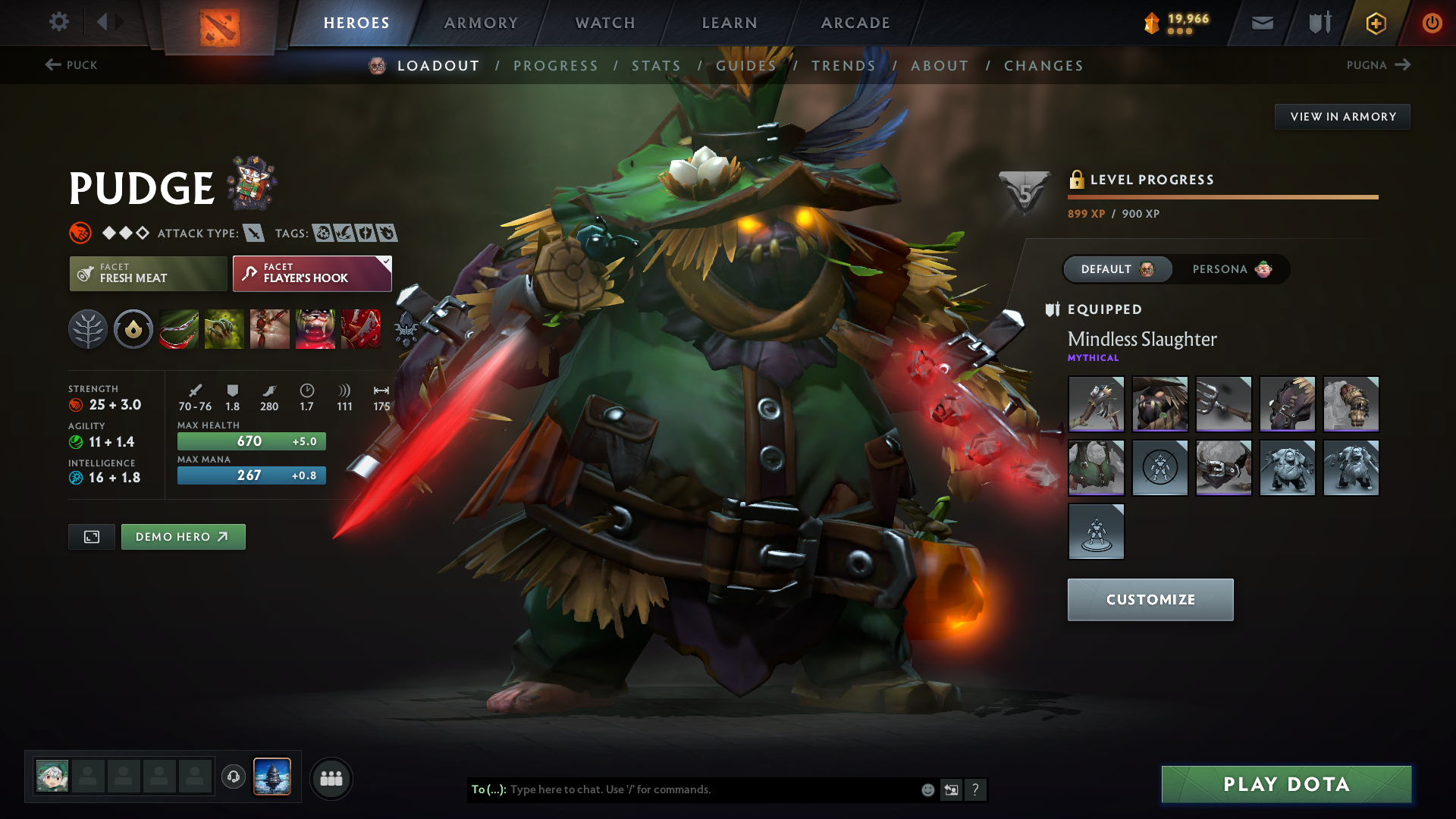
Task: Open the Dota 2 logo in top bar
Action: click(218, 23)
